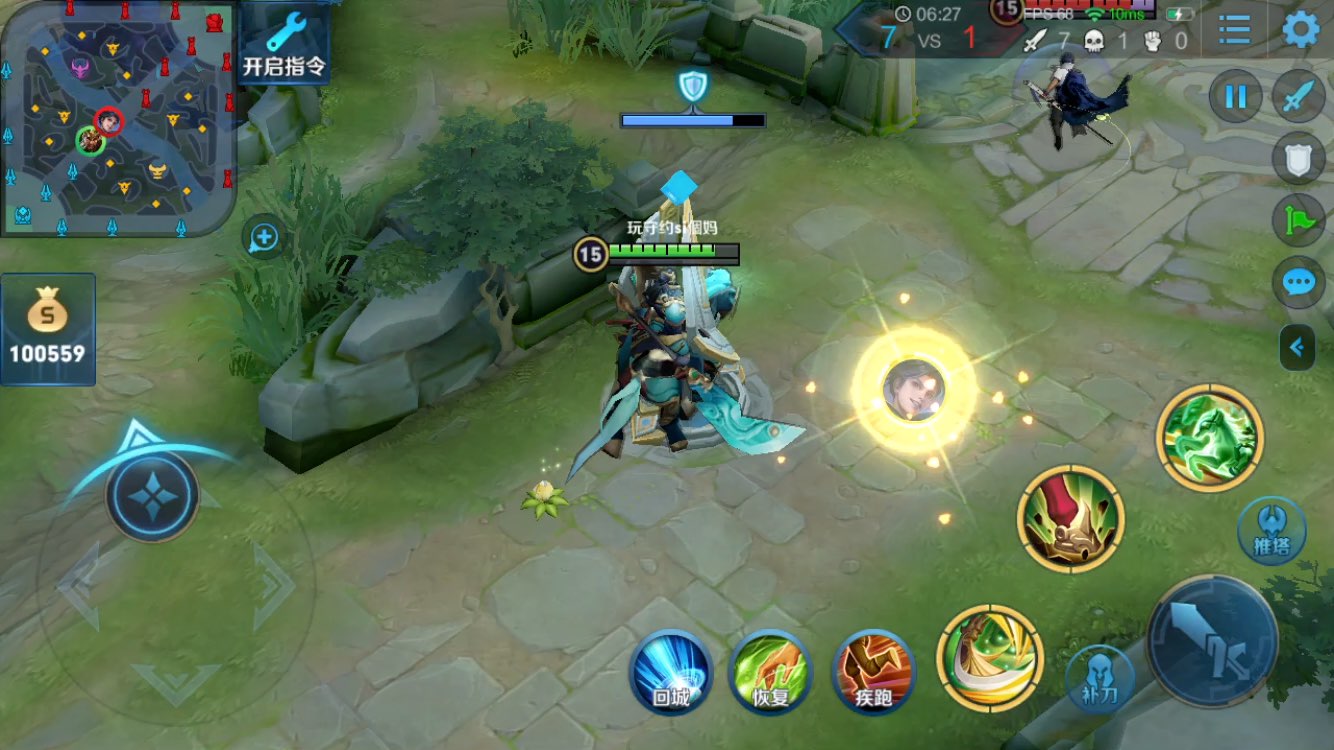1334x750 pixels.
Task: Open the gold coin shop panel
Action: (x=48, y=329)
